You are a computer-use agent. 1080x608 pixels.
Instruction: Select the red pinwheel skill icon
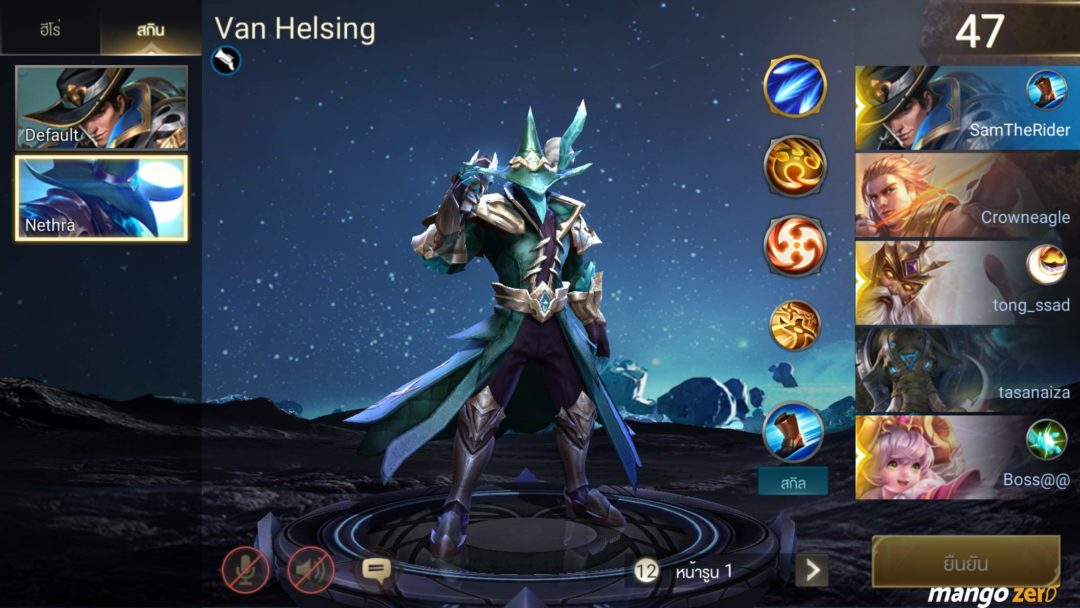(795, 244)
